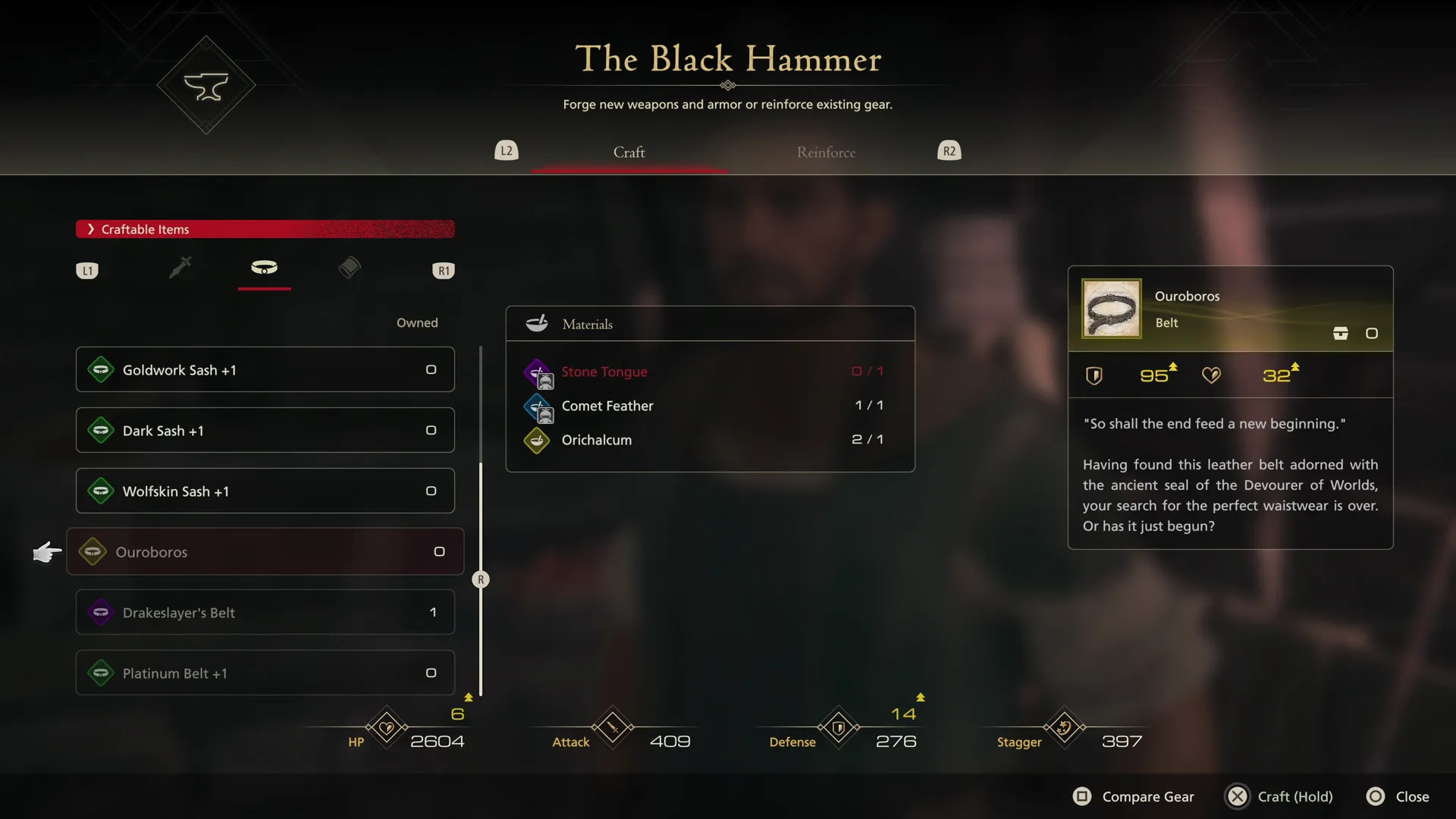Switch to the Craft tab
This screenshot has width=1456, height=819.
point(629,152)
